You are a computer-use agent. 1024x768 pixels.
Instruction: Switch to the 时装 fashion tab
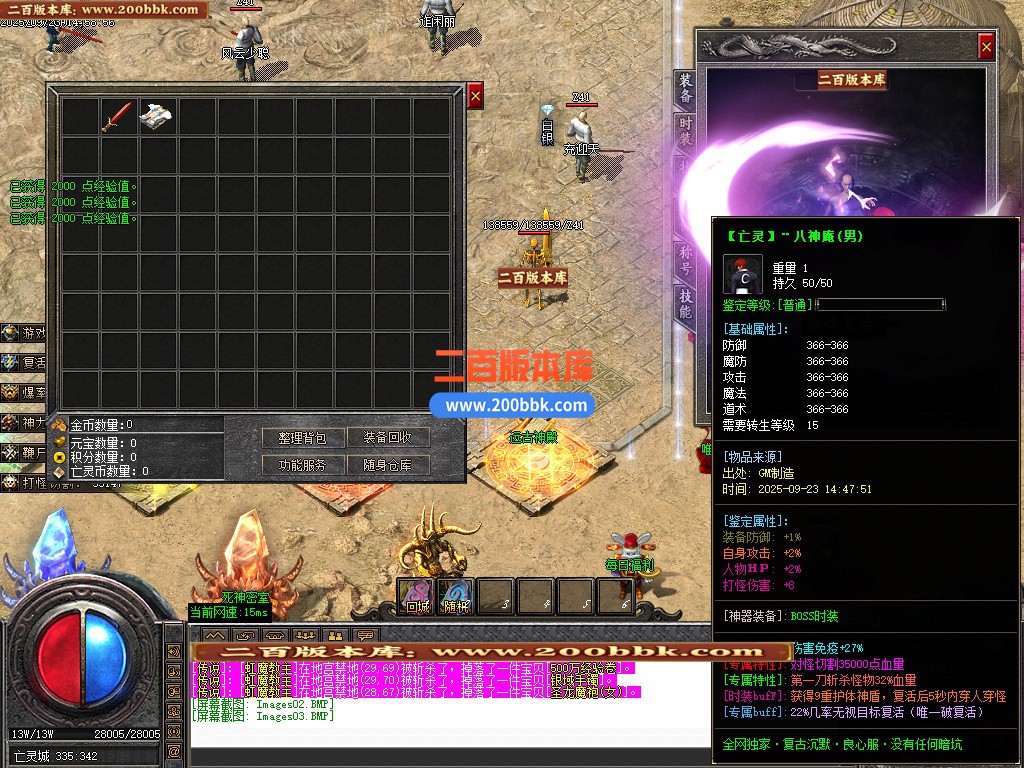685,133
